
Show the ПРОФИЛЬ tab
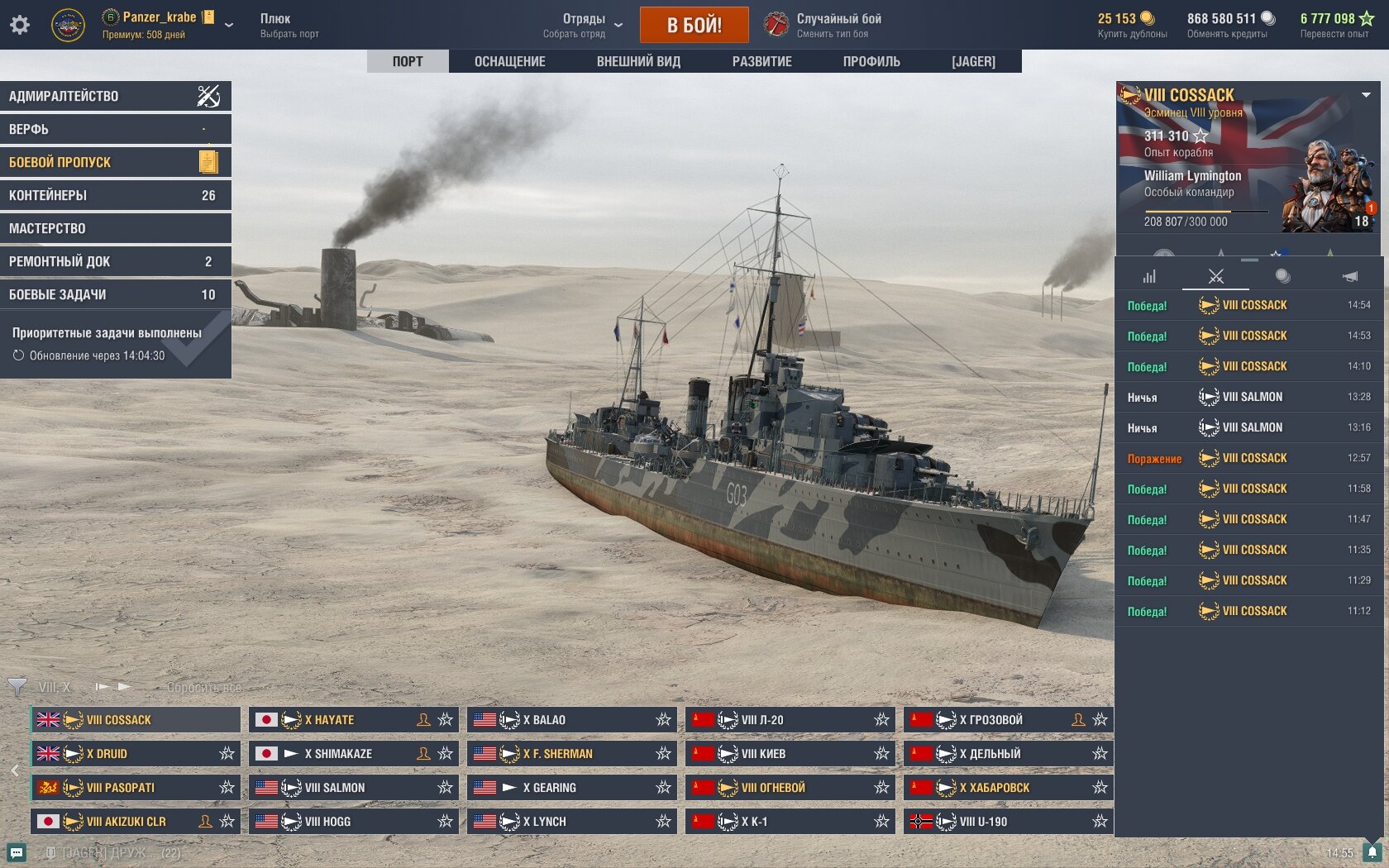[x=871, y=61]
